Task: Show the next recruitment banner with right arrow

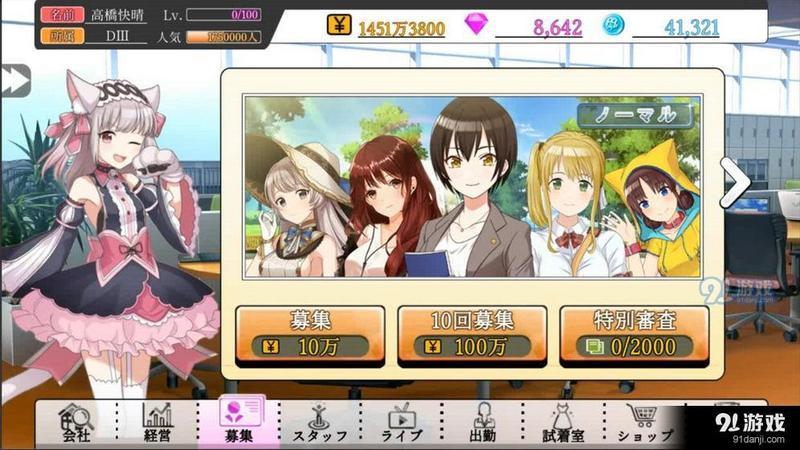Action: pyautogui.click(x=735, y=182)
